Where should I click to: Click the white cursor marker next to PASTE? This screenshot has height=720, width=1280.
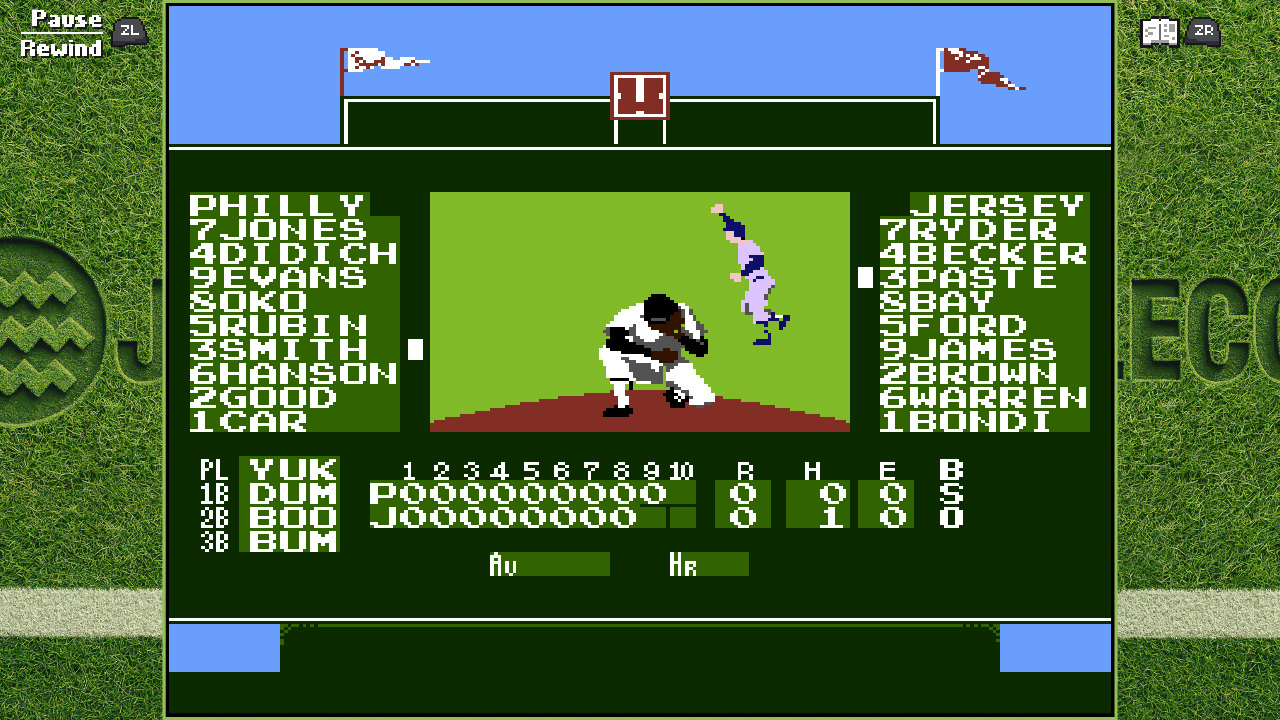coord(863,277)
